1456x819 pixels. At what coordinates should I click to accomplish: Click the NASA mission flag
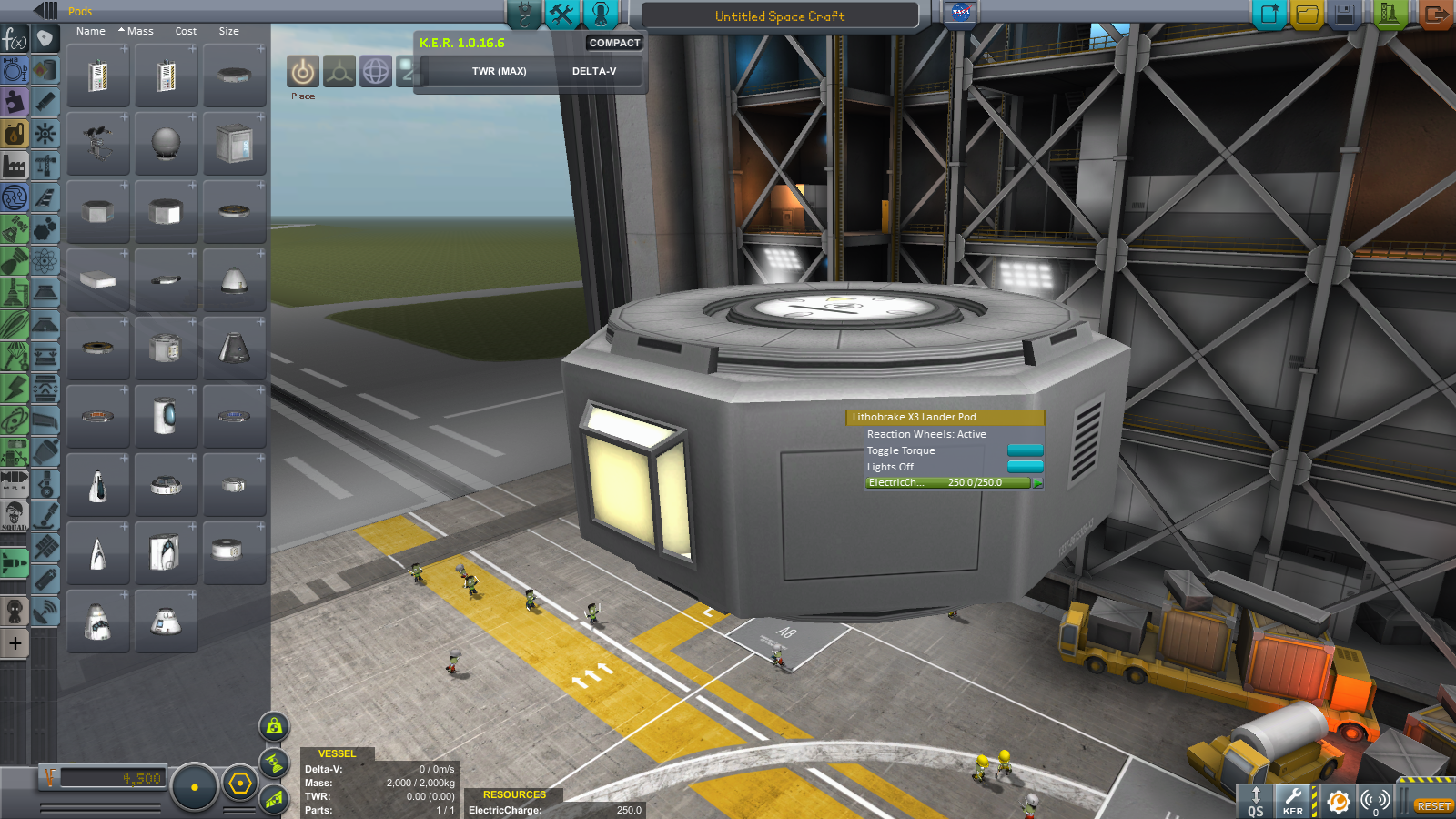pos(960,13)
